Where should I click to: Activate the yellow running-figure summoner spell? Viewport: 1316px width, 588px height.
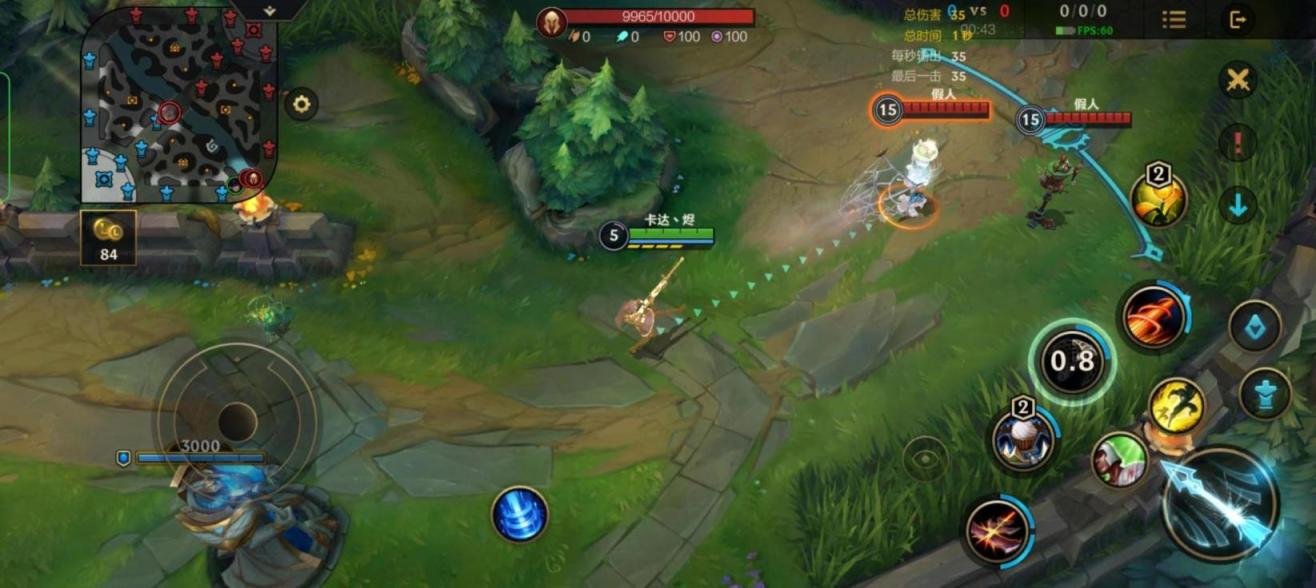point(1176,405)
